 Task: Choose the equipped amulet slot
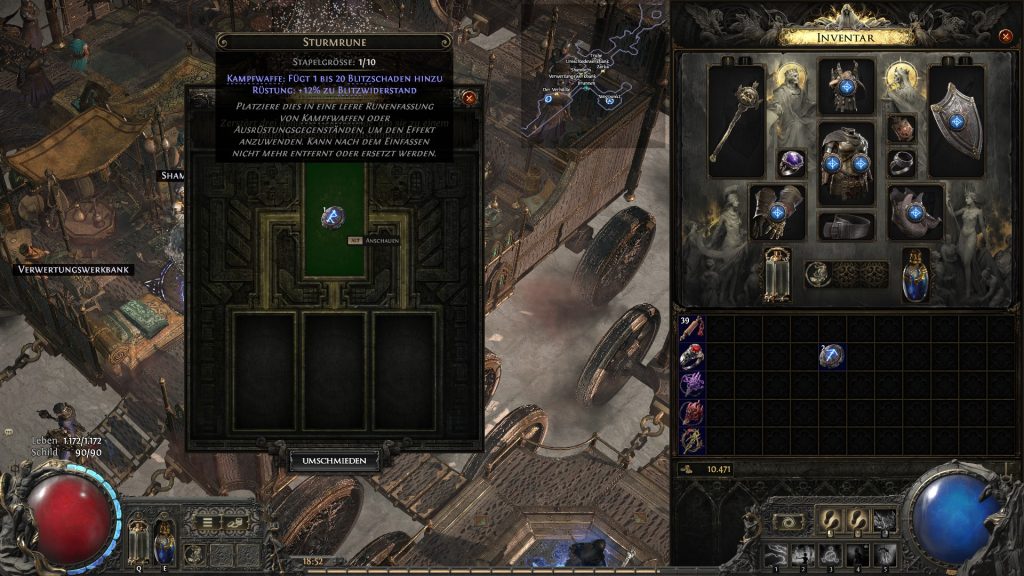901,128
